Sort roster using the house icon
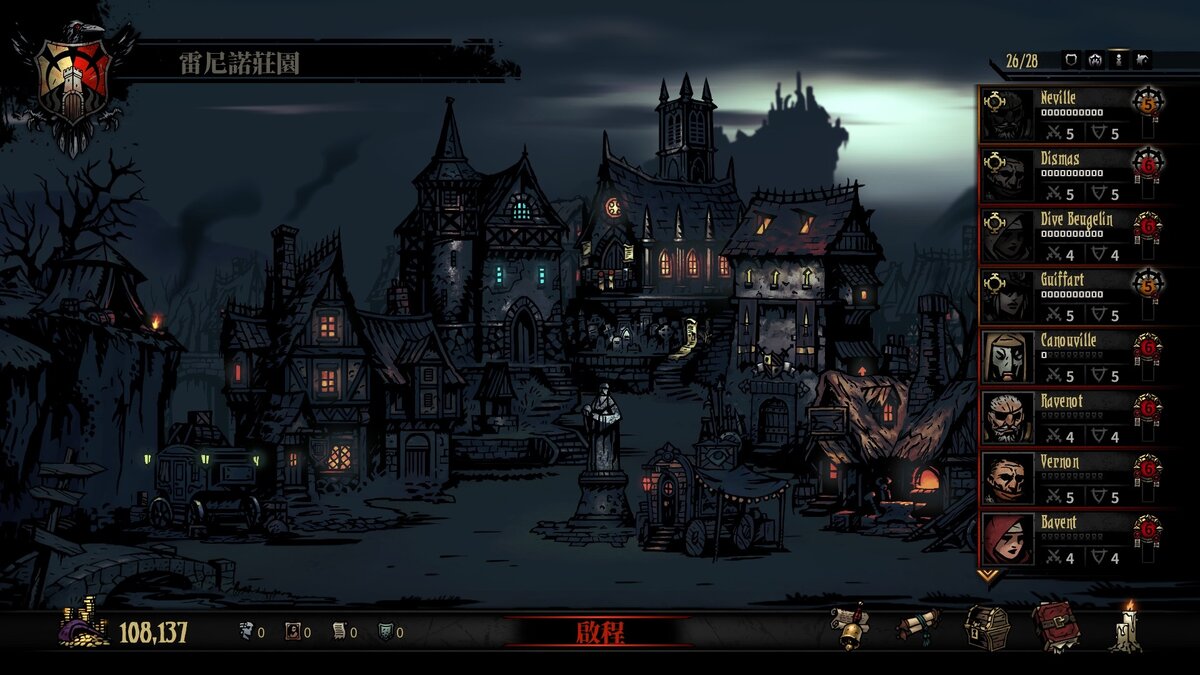This screenshot has width=1200, height=675. coord(1143,60)
